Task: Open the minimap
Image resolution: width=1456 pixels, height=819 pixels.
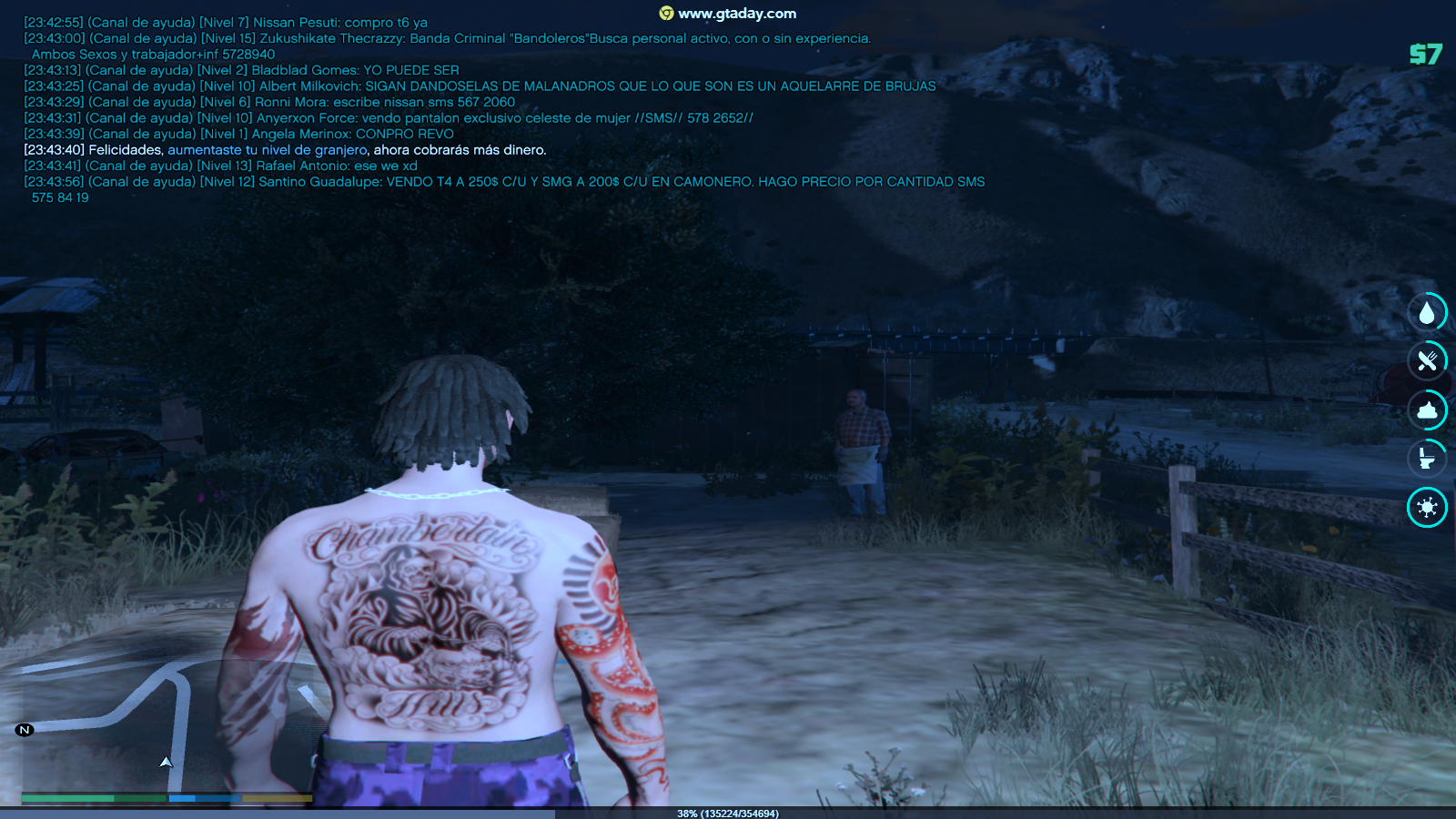Action: (164, 726)
